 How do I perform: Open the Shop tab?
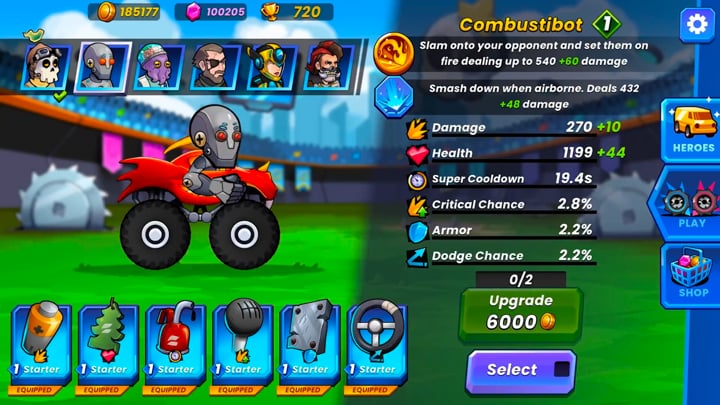click(692, 275)
